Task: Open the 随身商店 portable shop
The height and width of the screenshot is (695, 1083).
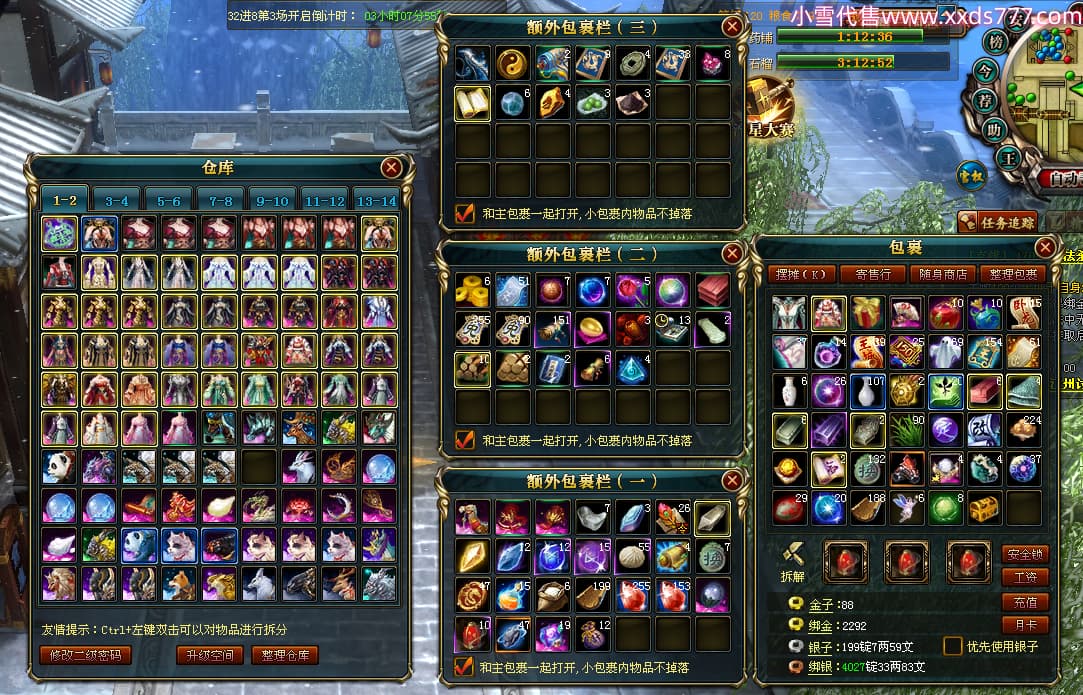Action: (x=941, y=274)
